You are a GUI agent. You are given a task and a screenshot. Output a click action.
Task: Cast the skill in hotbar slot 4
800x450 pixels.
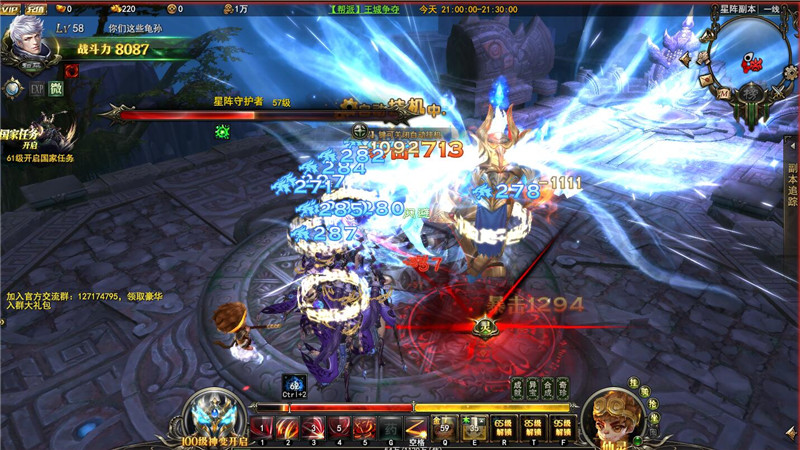point(339,427)
